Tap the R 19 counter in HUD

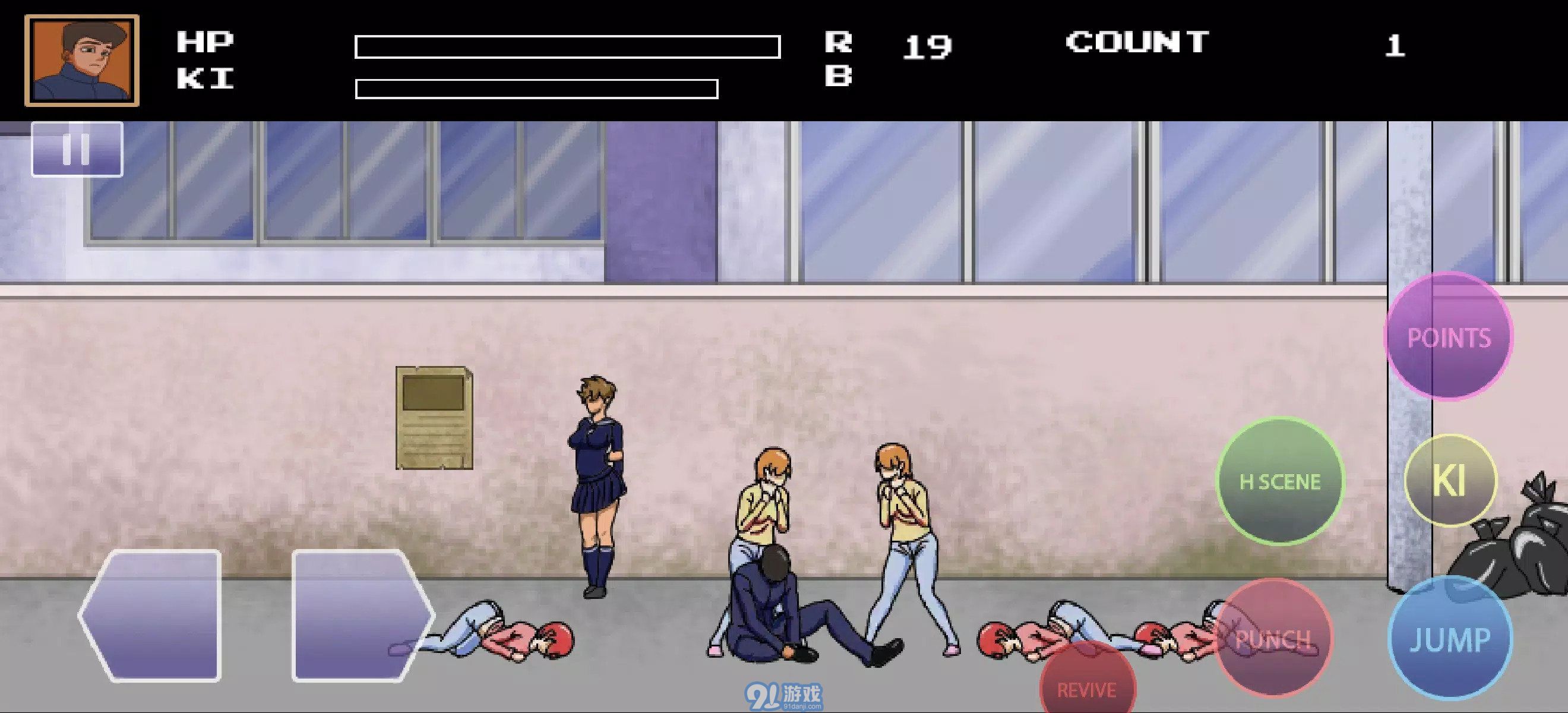(x=883, y=44)
